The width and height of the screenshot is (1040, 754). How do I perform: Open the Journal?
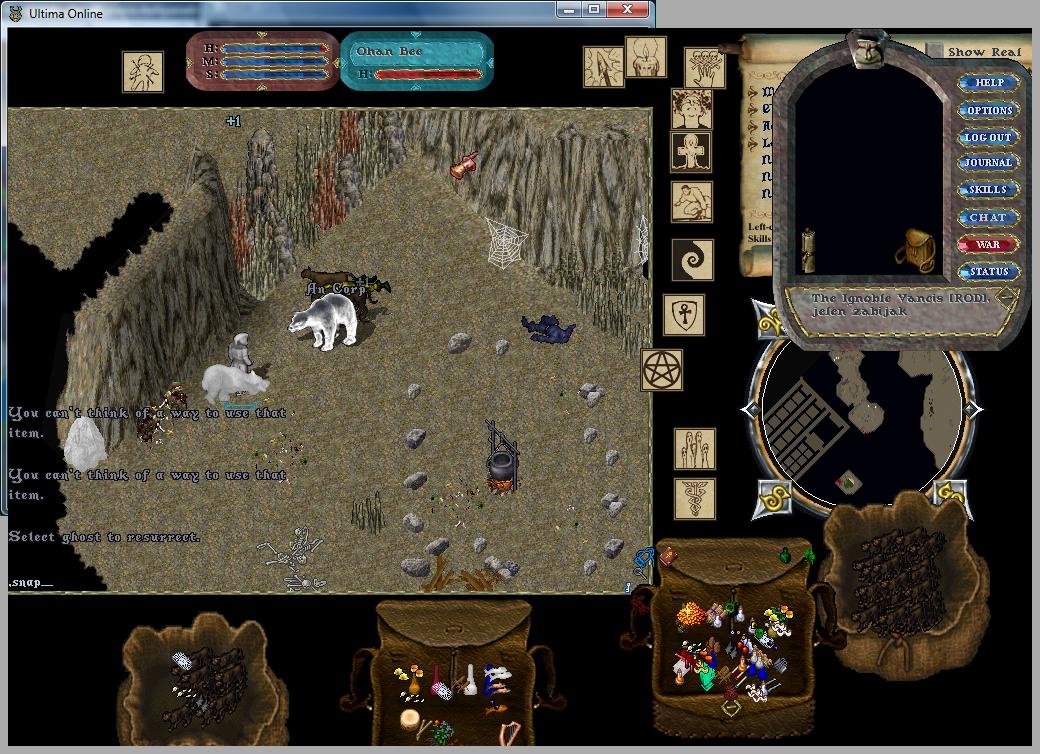click(988, 163)
